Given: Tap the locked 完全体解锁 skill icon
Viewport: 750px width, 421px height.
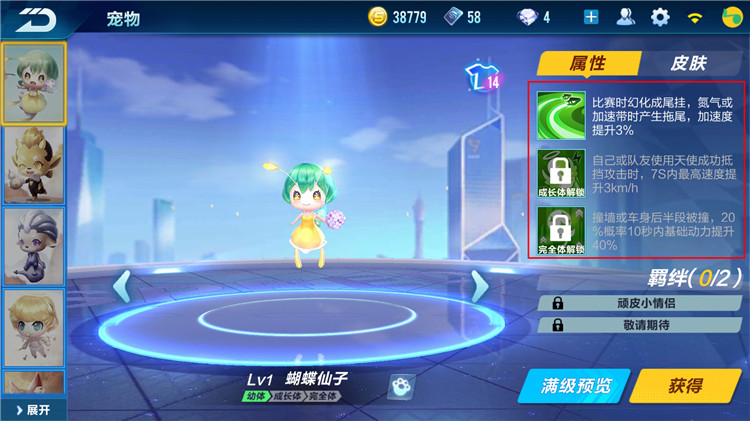Looking at the screenshot, I should (560, 230).
